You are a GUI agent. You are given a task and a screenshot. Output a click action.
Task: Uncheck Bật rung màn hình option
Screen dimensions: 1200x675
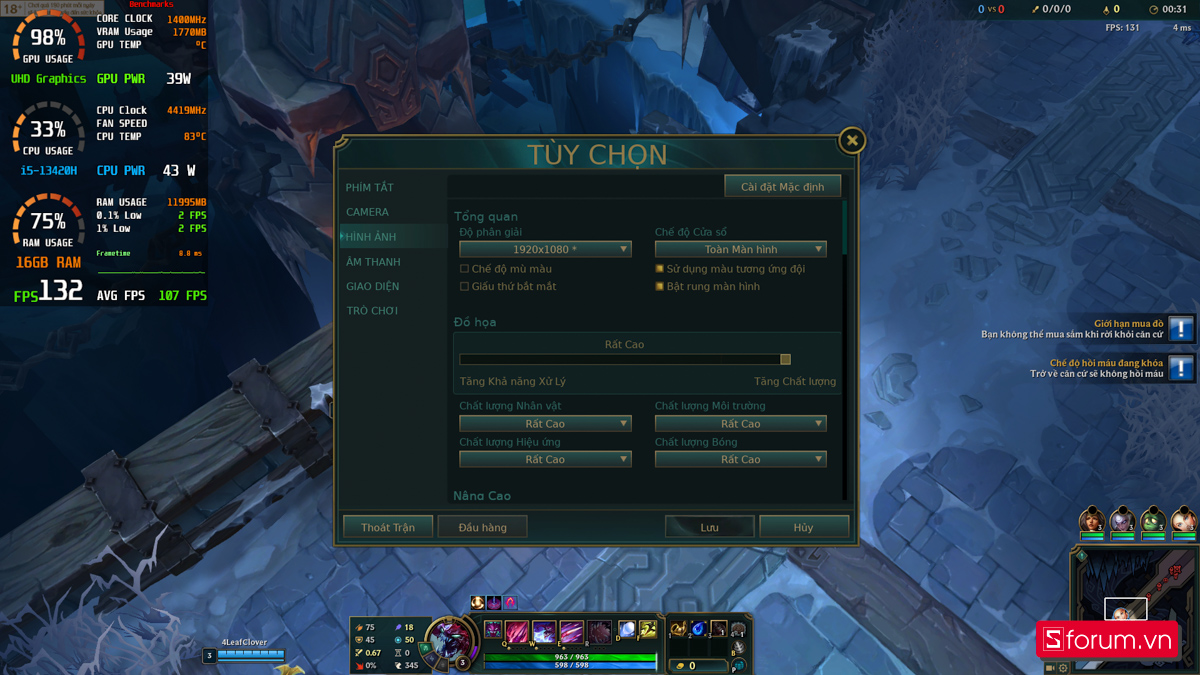pos(660,287)
